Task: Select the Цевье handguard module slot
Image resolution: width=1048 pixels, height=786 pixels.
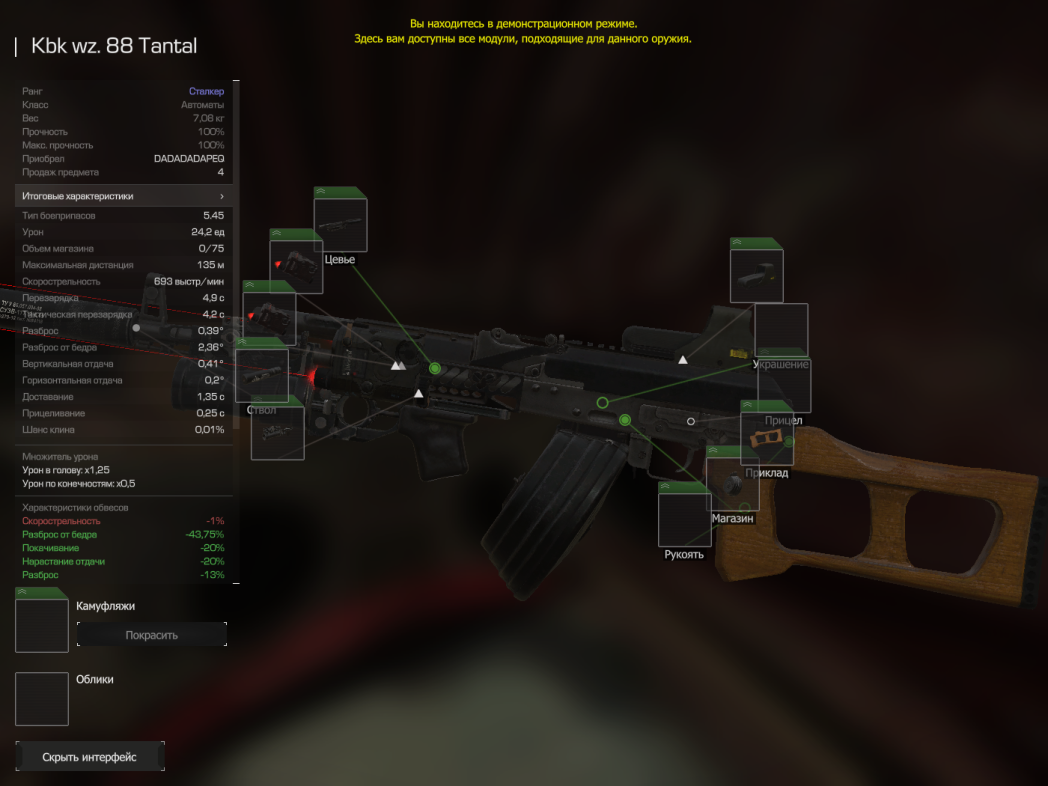Action: (340, 224)
